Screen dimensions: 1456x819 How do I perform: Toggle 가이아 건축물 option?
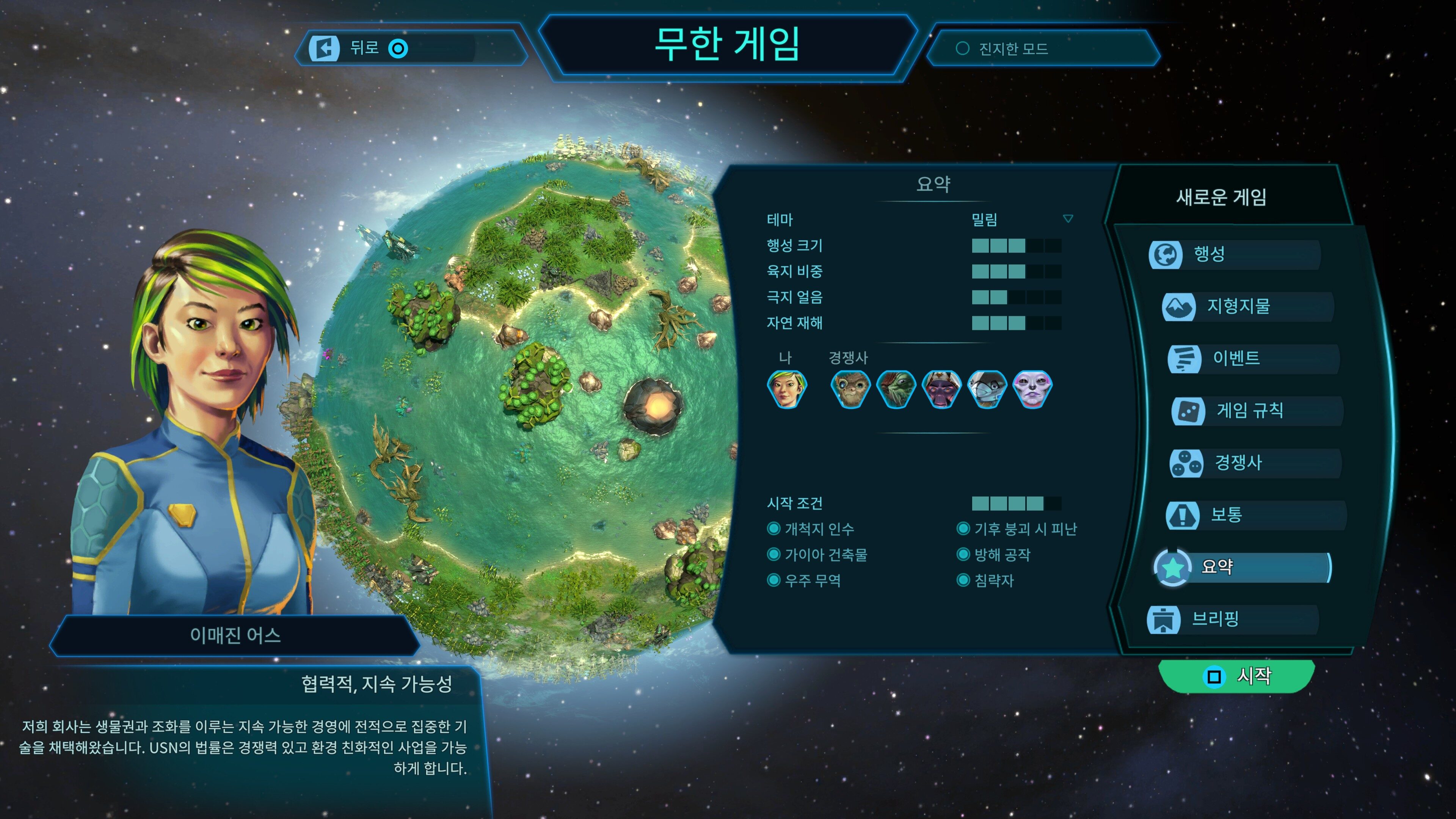point(775,554)
